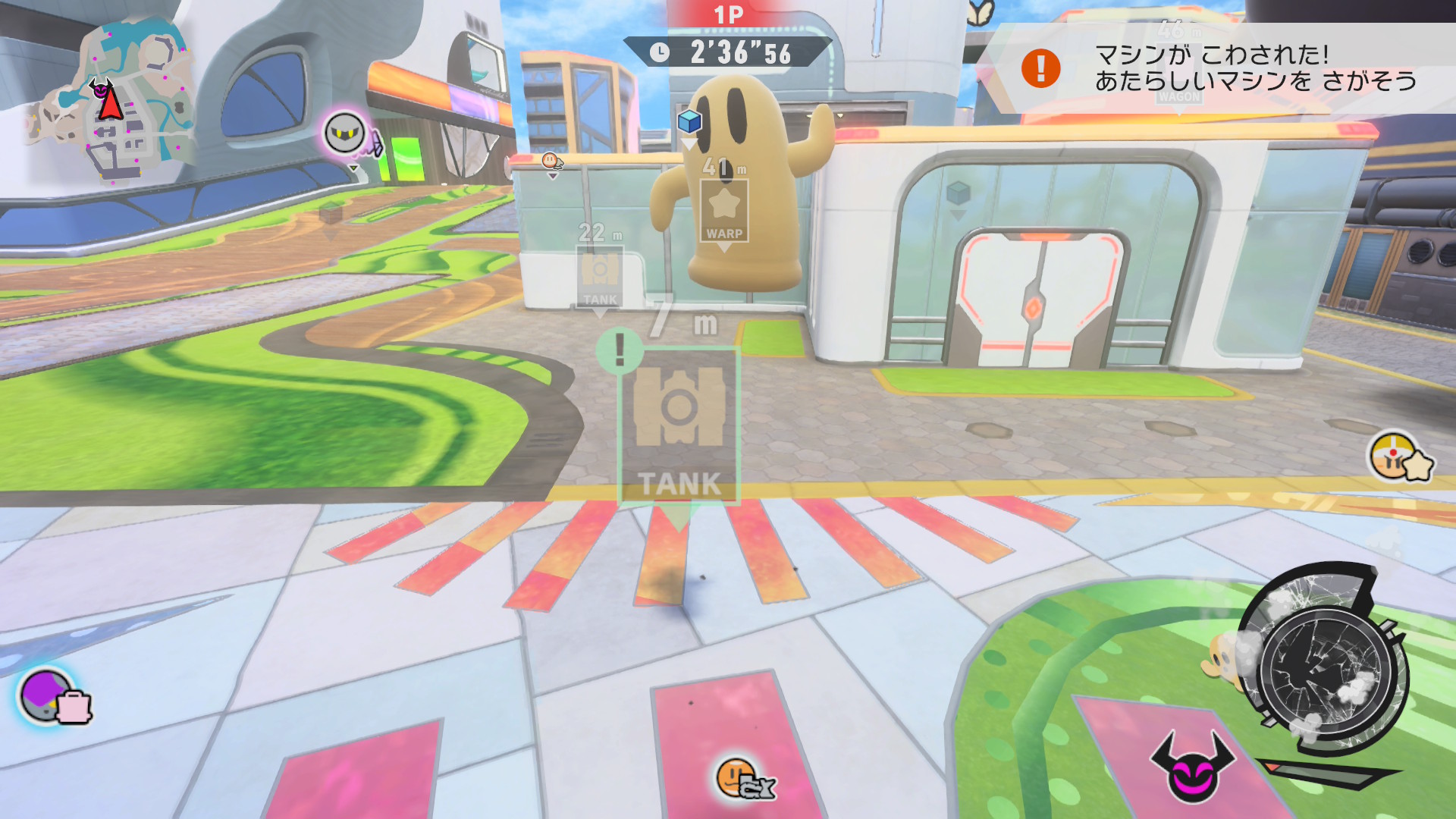Select the small Waddle Dee rider marker

pyautogui.click(x=551, y=161)
